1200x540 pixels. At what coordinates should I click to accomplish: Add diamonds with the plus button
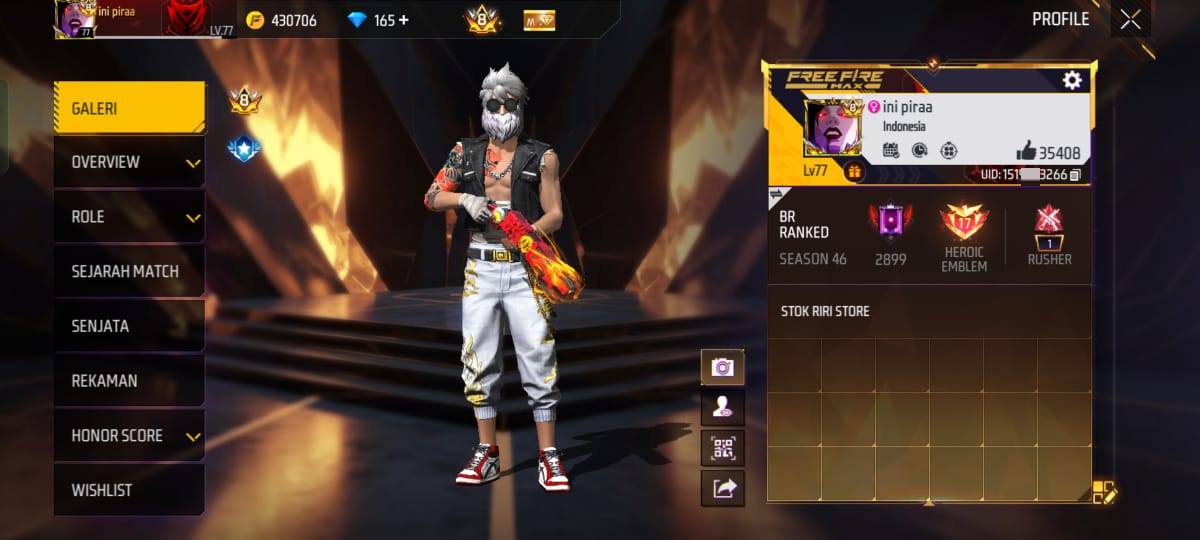pyautogui.click(x=404, y=20)
